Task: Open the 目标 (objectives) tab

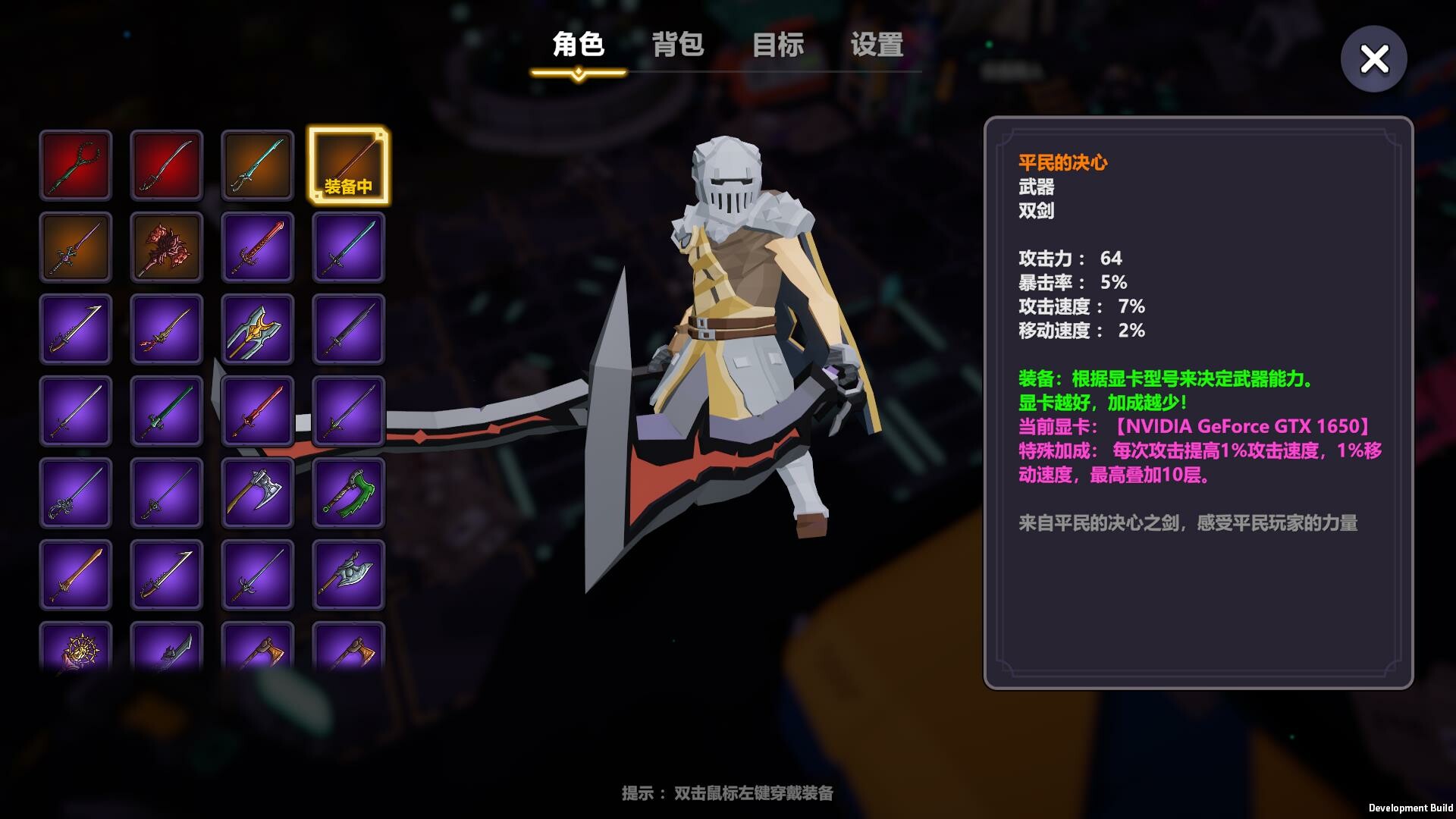Action: (x=777, y=45)
